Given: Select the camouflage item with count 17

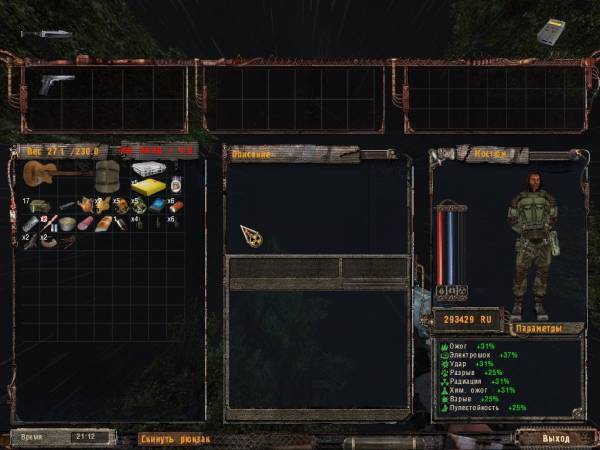Looking at the screenshot, I should [40, 206].
